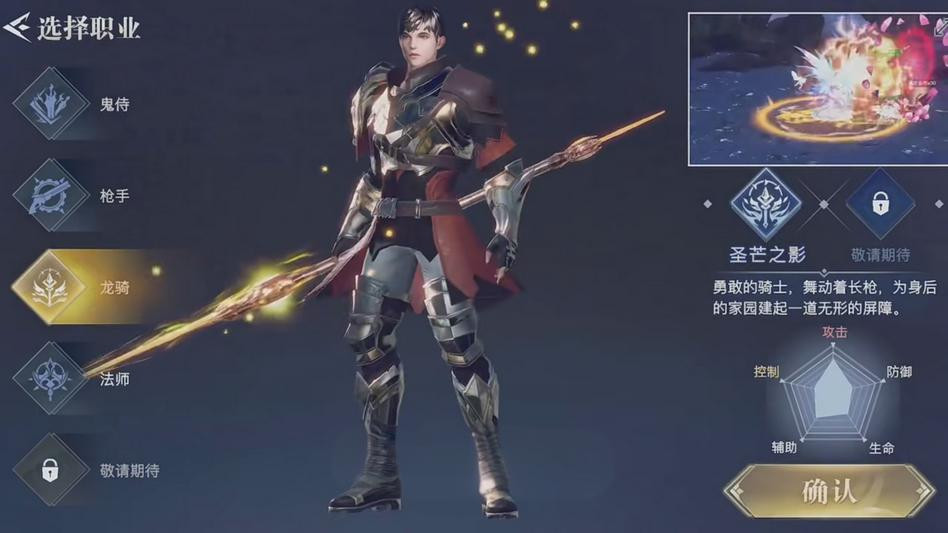
Task: Choose the 枪手 class
Action: (50, 196)
